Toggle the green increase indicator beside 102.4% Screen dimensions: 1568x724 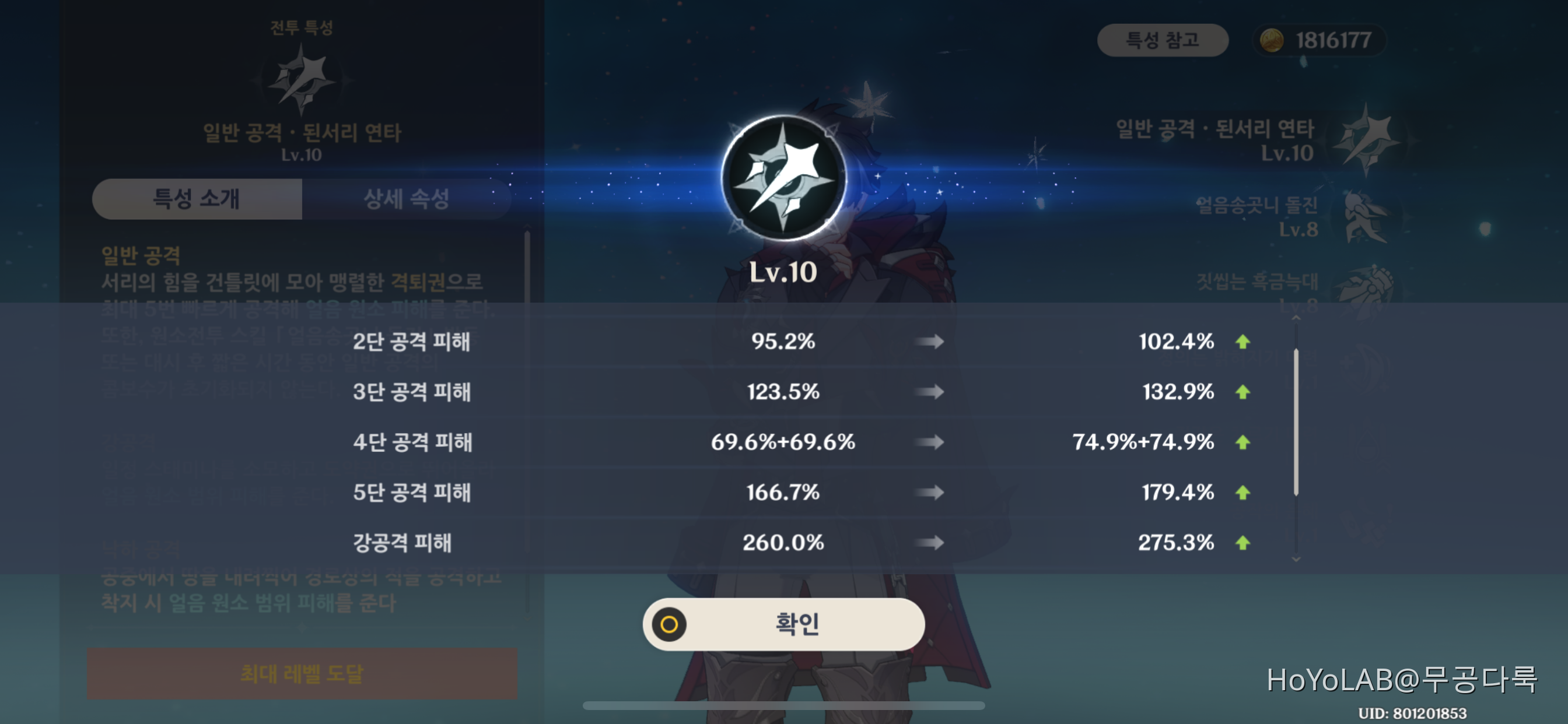tap(1243, 342)
